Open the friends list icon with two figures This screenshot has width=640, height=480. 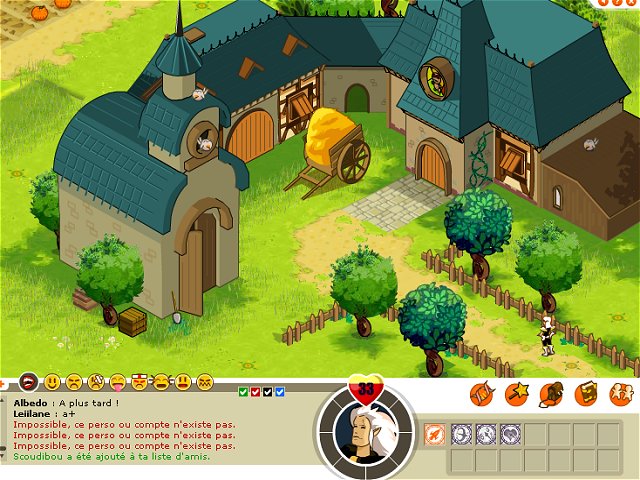click(621, 394)
